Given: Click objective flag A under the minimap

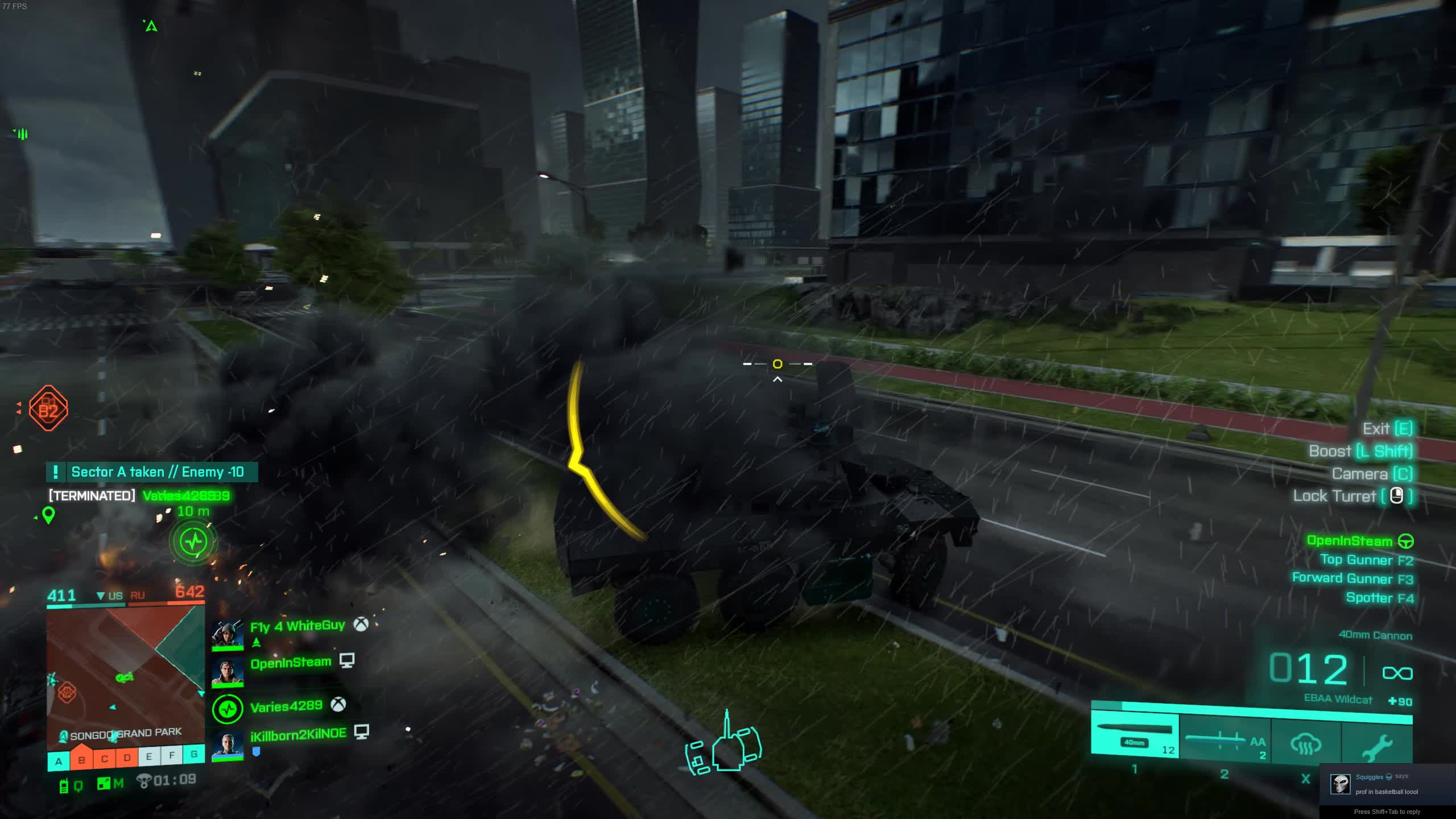Looking at the screenshot, I should [x=59, y=760].
